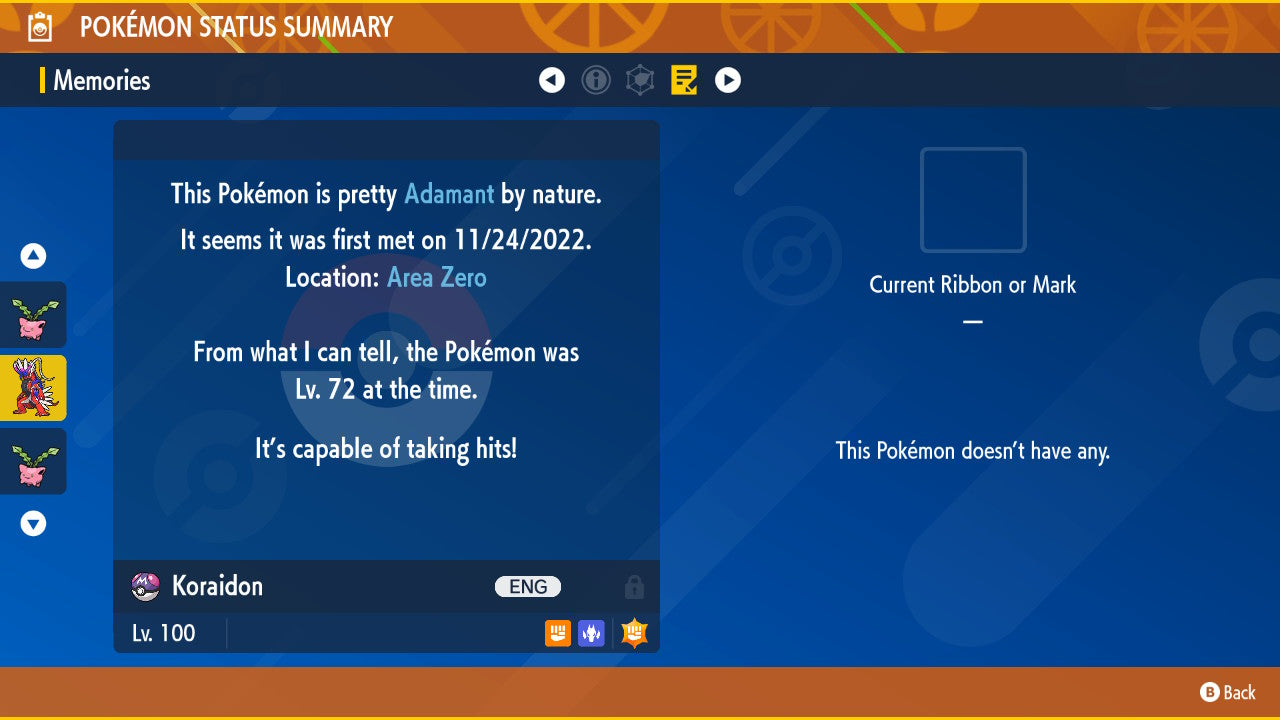This screenshot has width=1280, height=720.
Task: Click the Pokémon Status Summary header icon
Action: click(38, 26)
